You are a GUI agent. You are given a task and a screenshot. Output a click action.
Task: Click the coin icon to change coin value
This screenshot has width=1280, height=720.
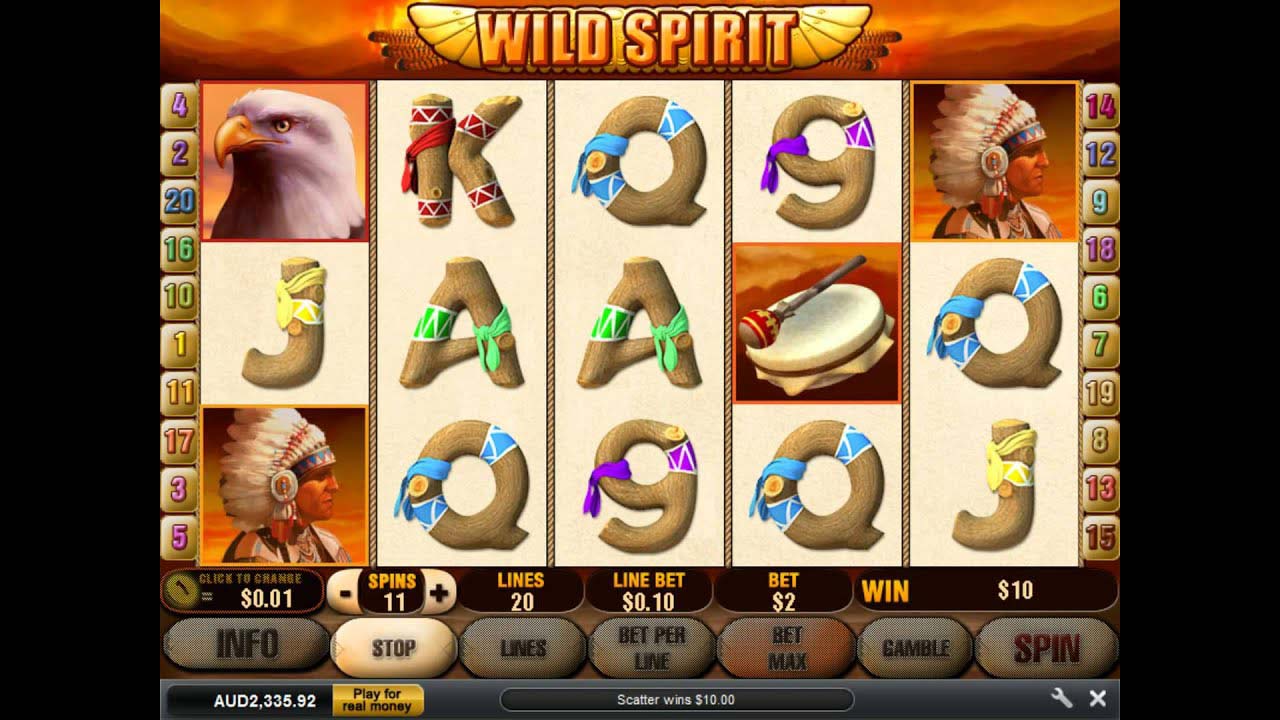pyautogui.click(x=185, y=588)
